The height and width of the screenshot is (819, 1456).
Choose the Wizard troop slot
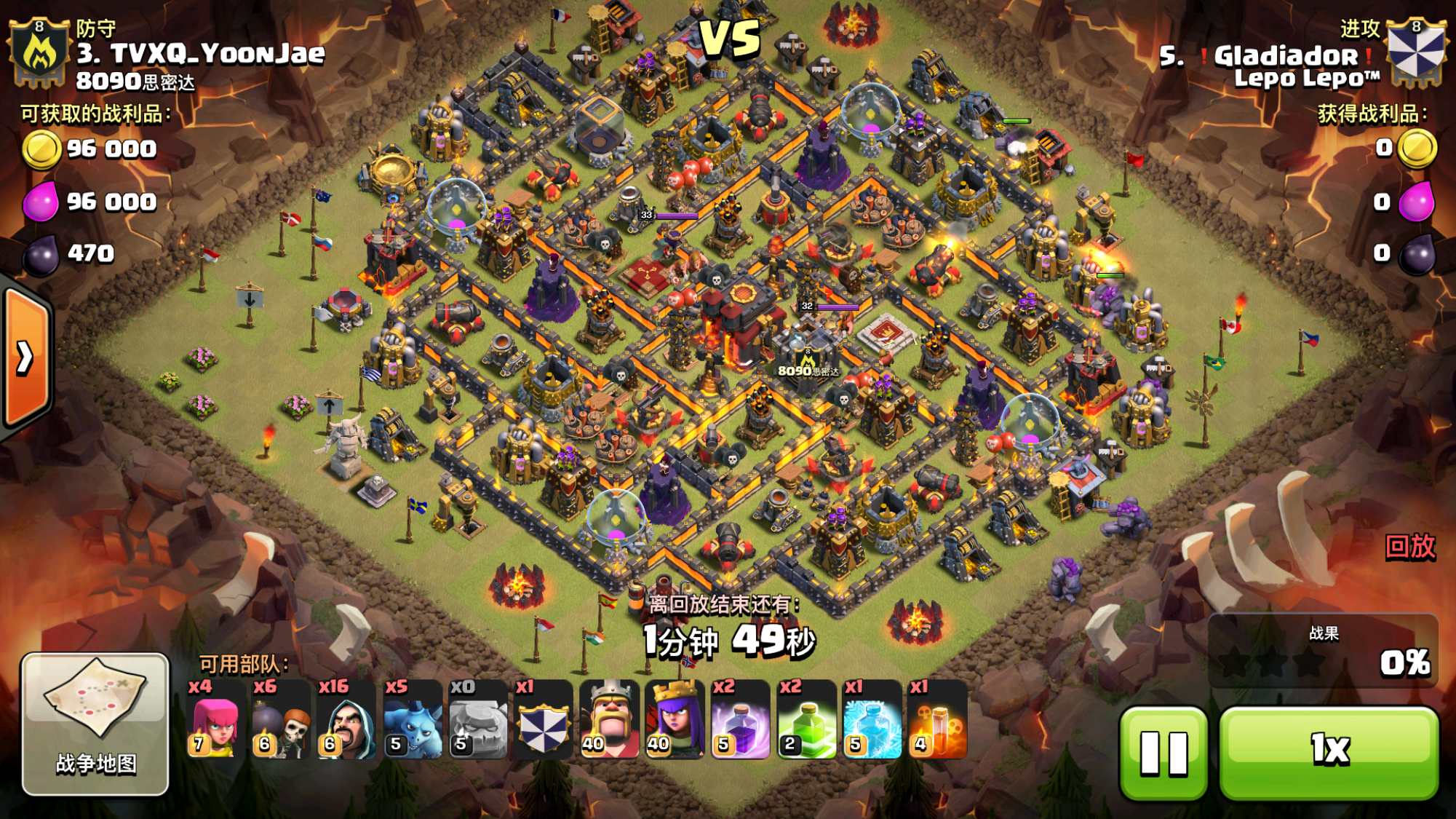346,721
